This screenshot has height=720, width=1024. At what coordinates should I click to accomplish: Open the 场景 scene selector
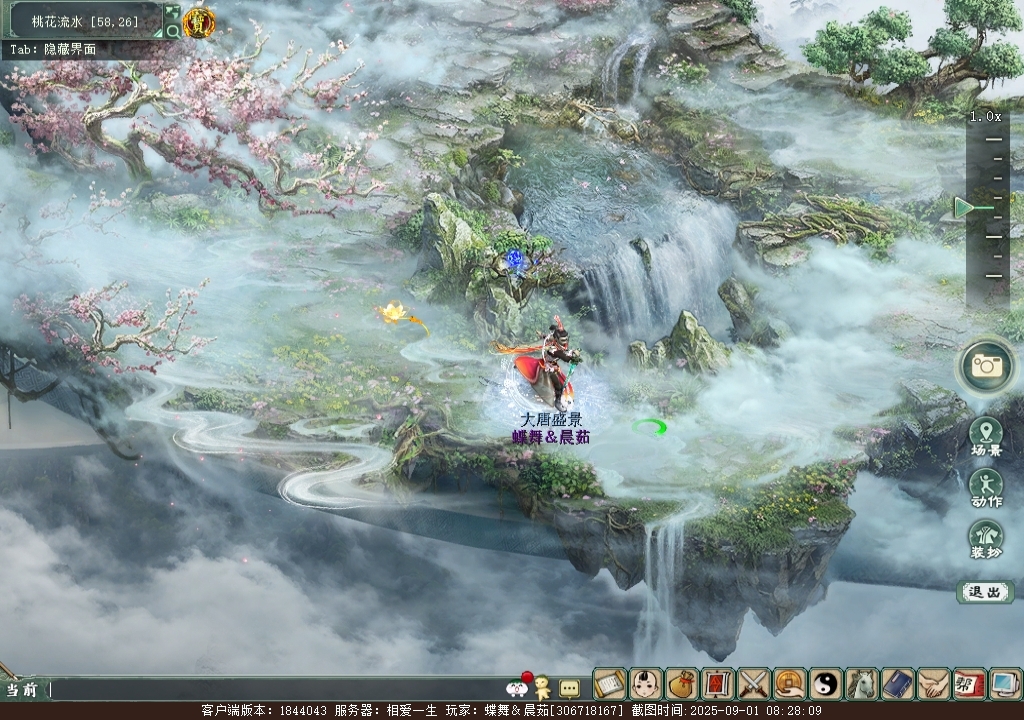click(x=986, y=435)
